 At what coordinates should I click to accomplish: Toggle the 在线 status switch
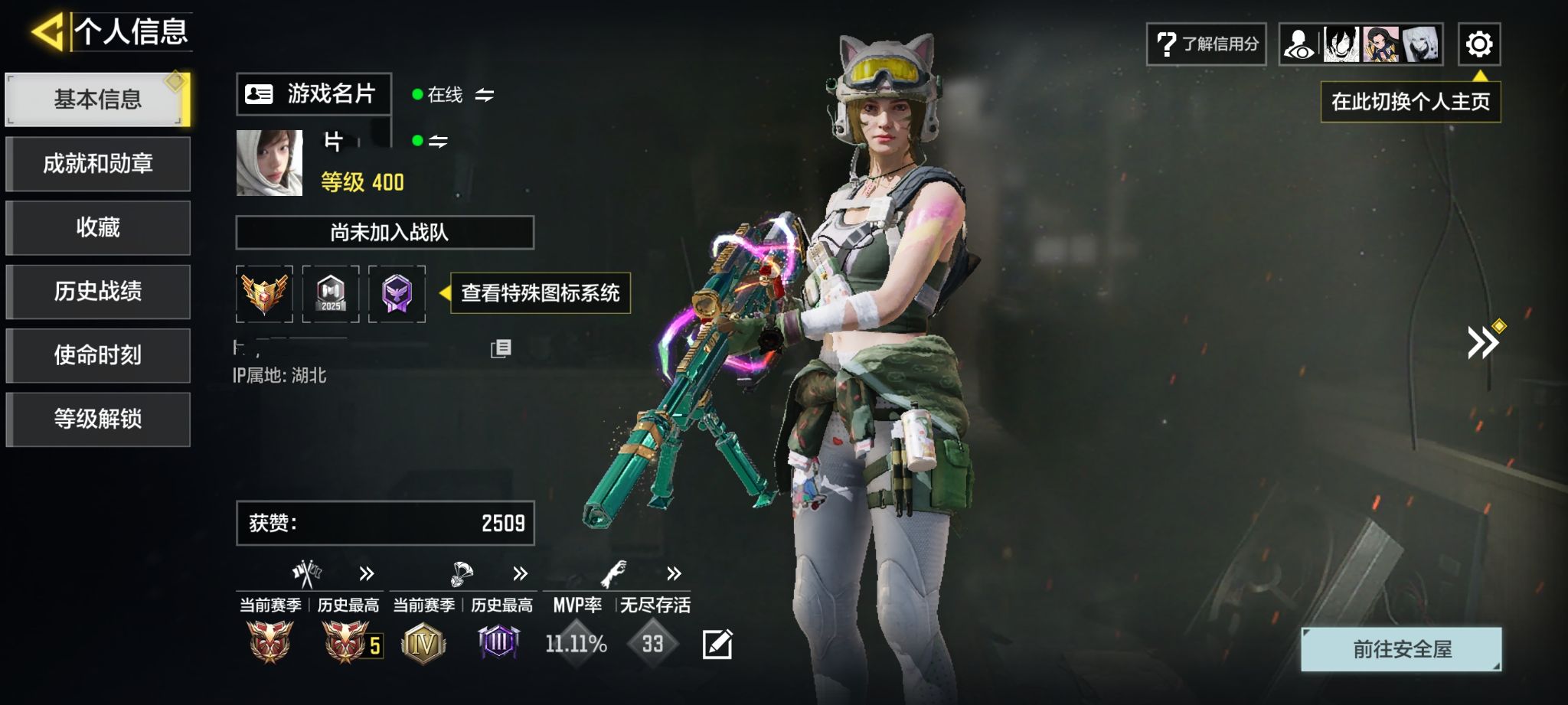click(x=484, y=95)
